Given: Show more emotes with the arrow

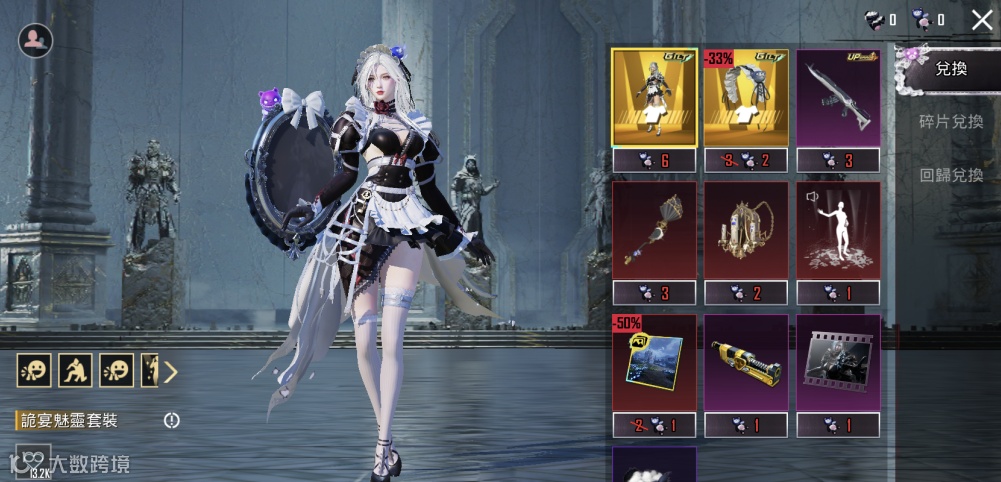Looking at the screenshot, I should (171, 372).
